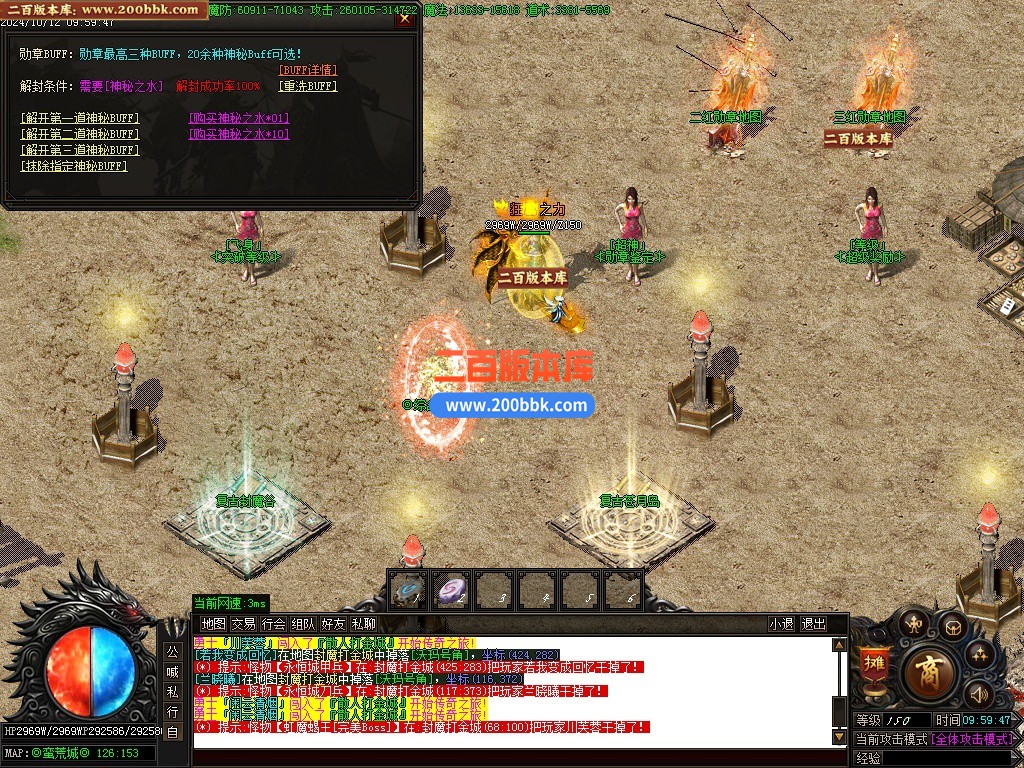Screen dimensions: 1024x768
Task: Choose the 重选BUFF reselect option
Action: click(308, 86)
